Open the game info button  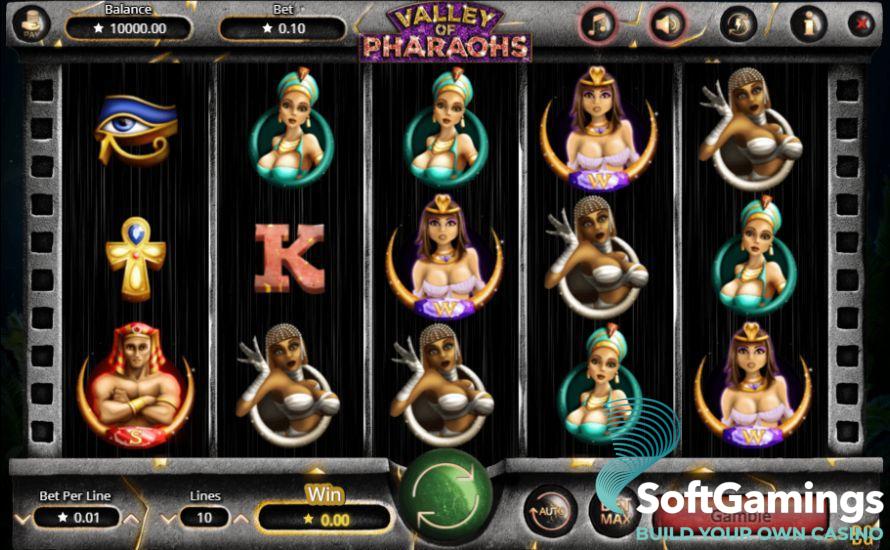click(806, 23)
